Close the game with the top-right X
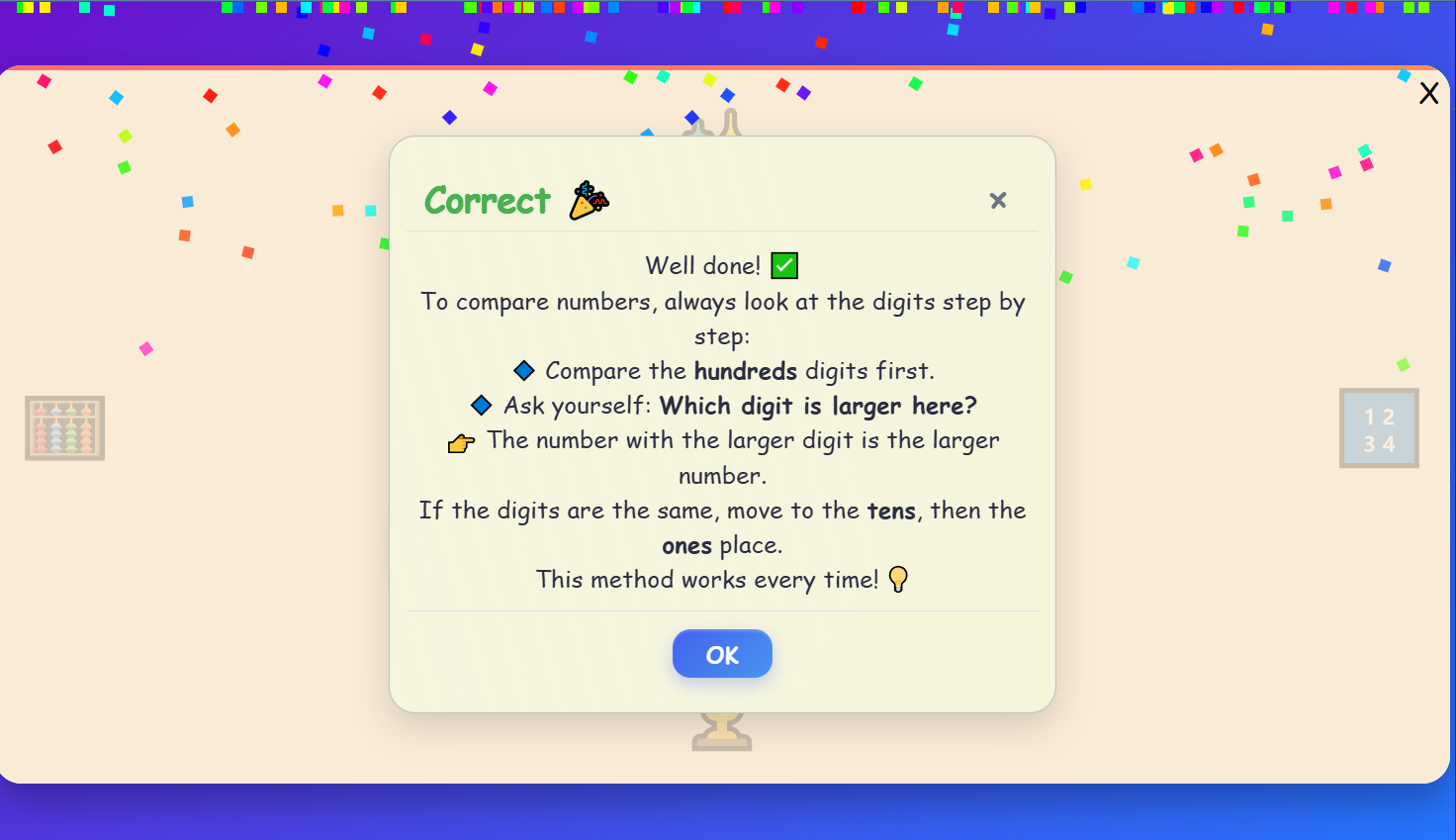 tap(1428, 92)
